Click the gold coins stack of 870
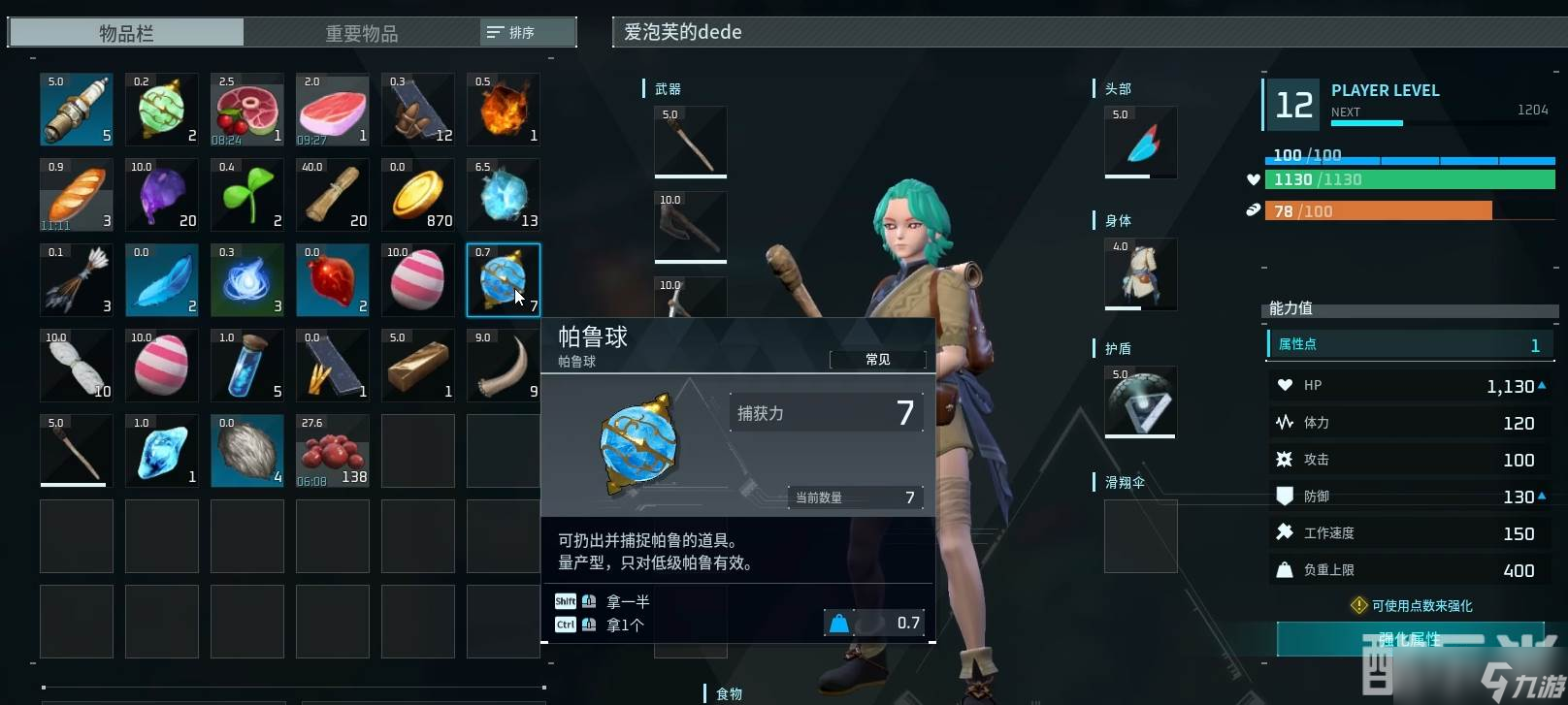Screen dimensions: 1568x705 point(418,194)
